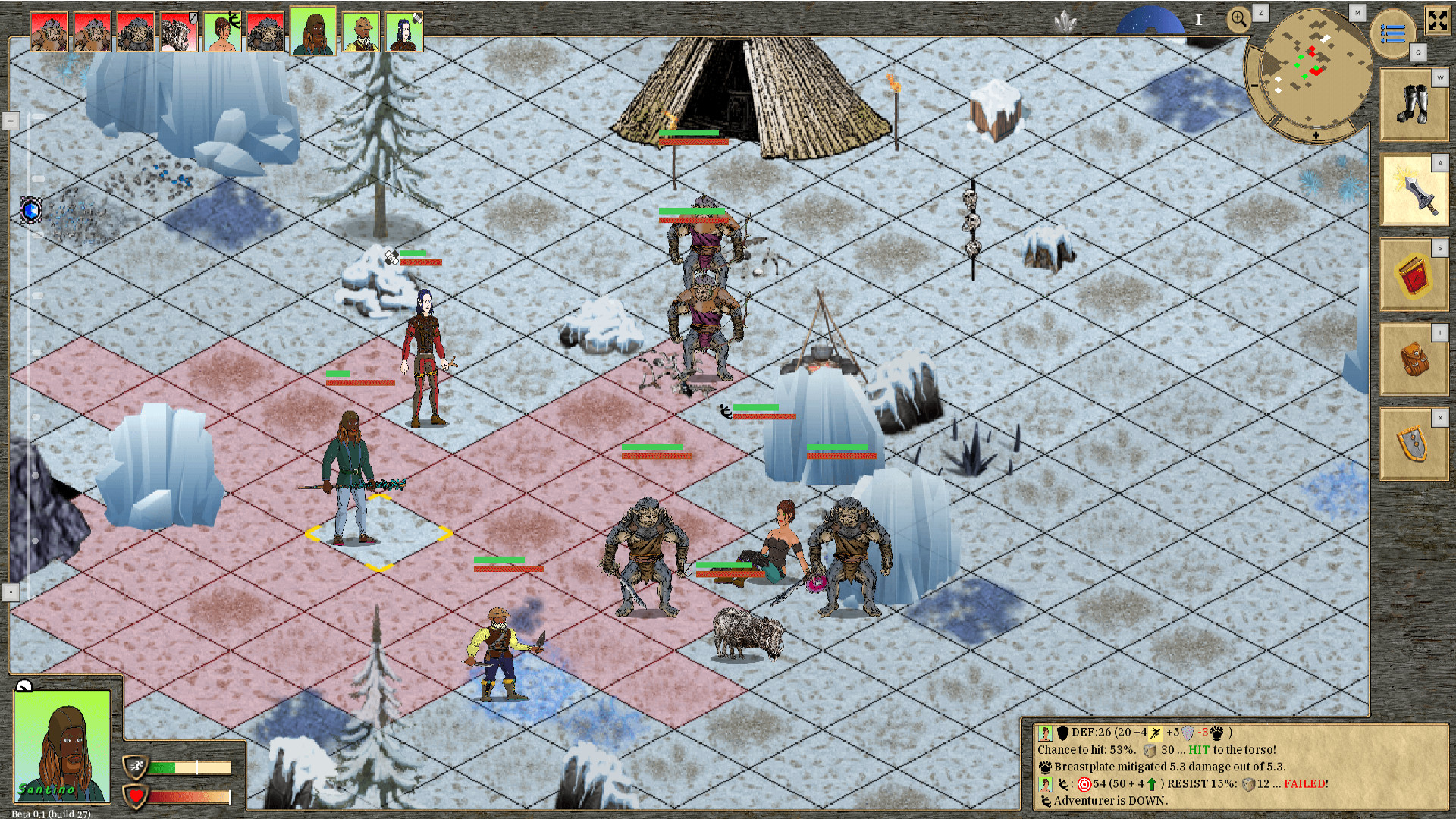The width and height of the screenshot is (1456, 819).
Task: Click Santino's red health bar
Action: [190, 796]
